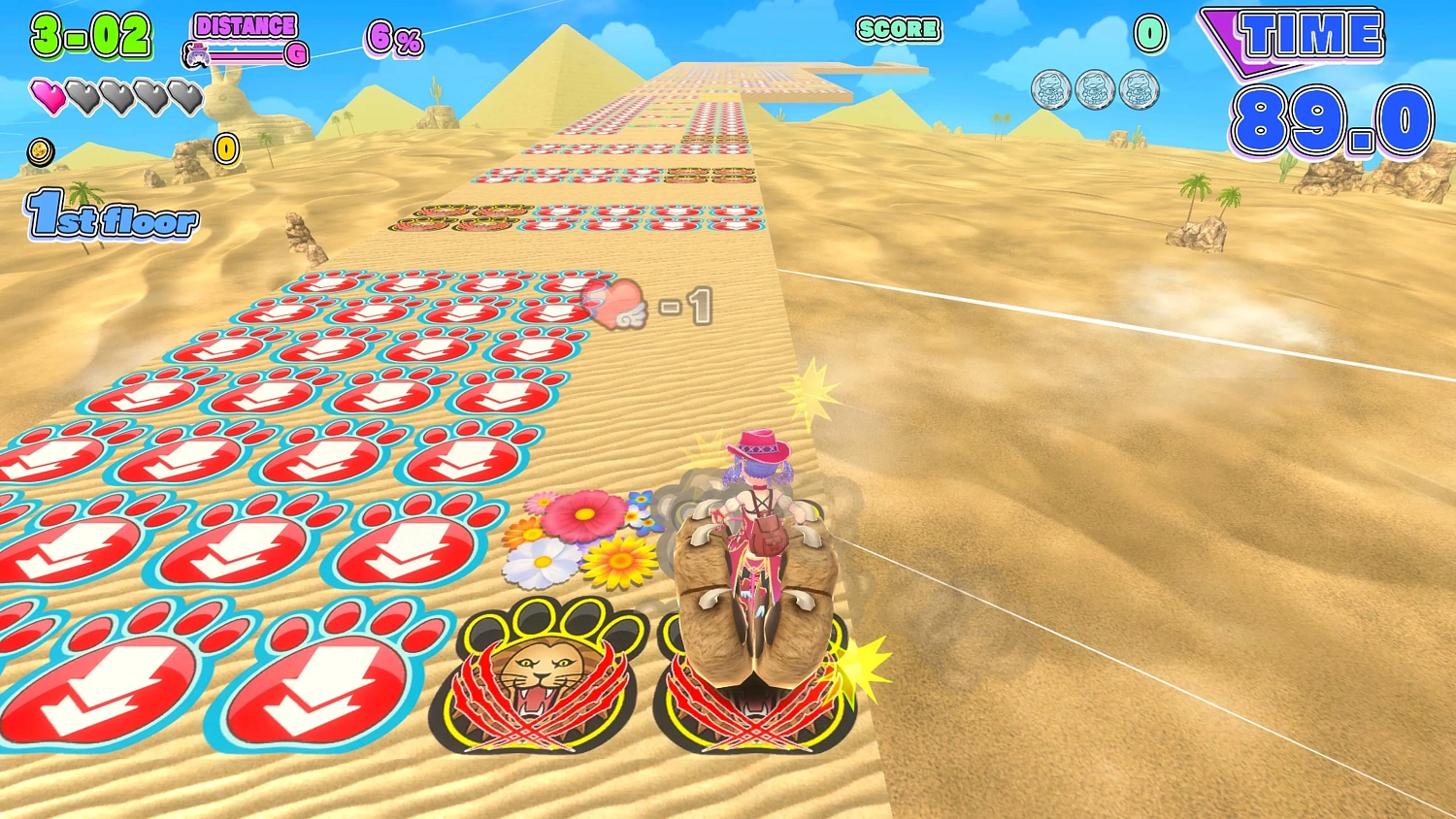Click the first frog medal coin
The width and height of the screenshot is (1456, 819).
[1049, 90]
